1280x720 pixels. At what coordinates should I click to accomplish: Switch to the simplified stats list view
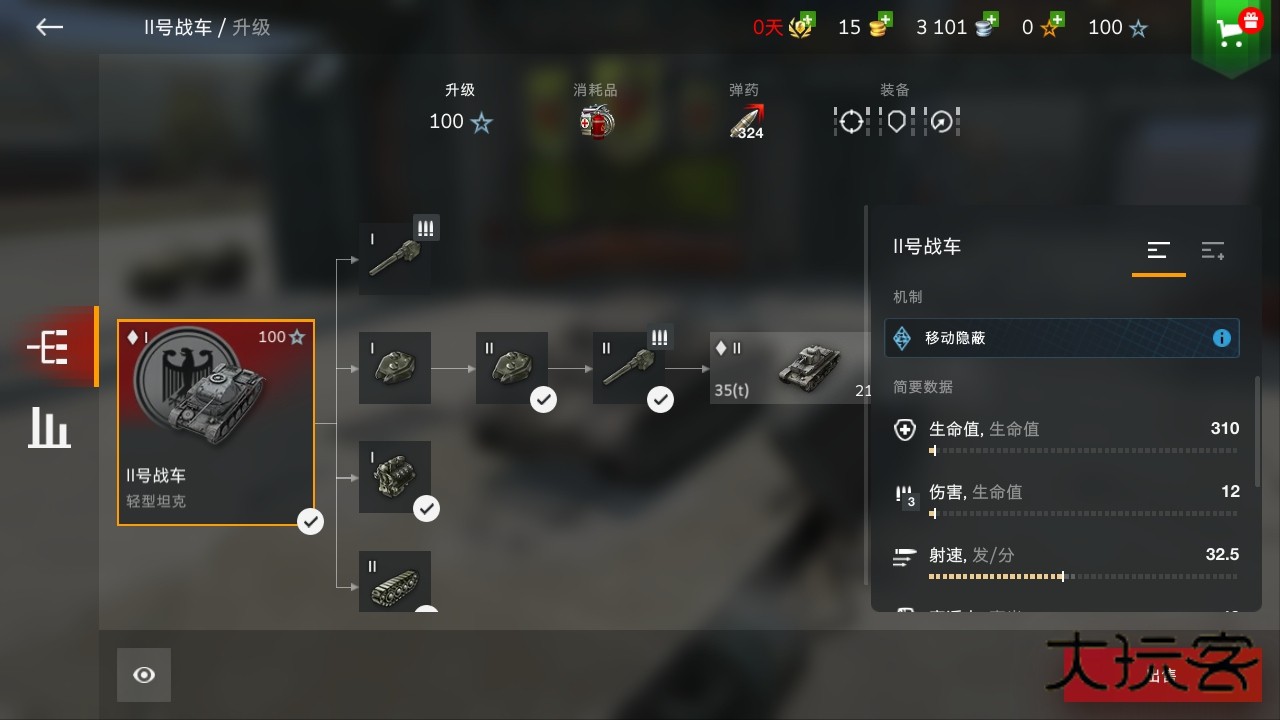pyautogui.click(x=1158, y=250)
